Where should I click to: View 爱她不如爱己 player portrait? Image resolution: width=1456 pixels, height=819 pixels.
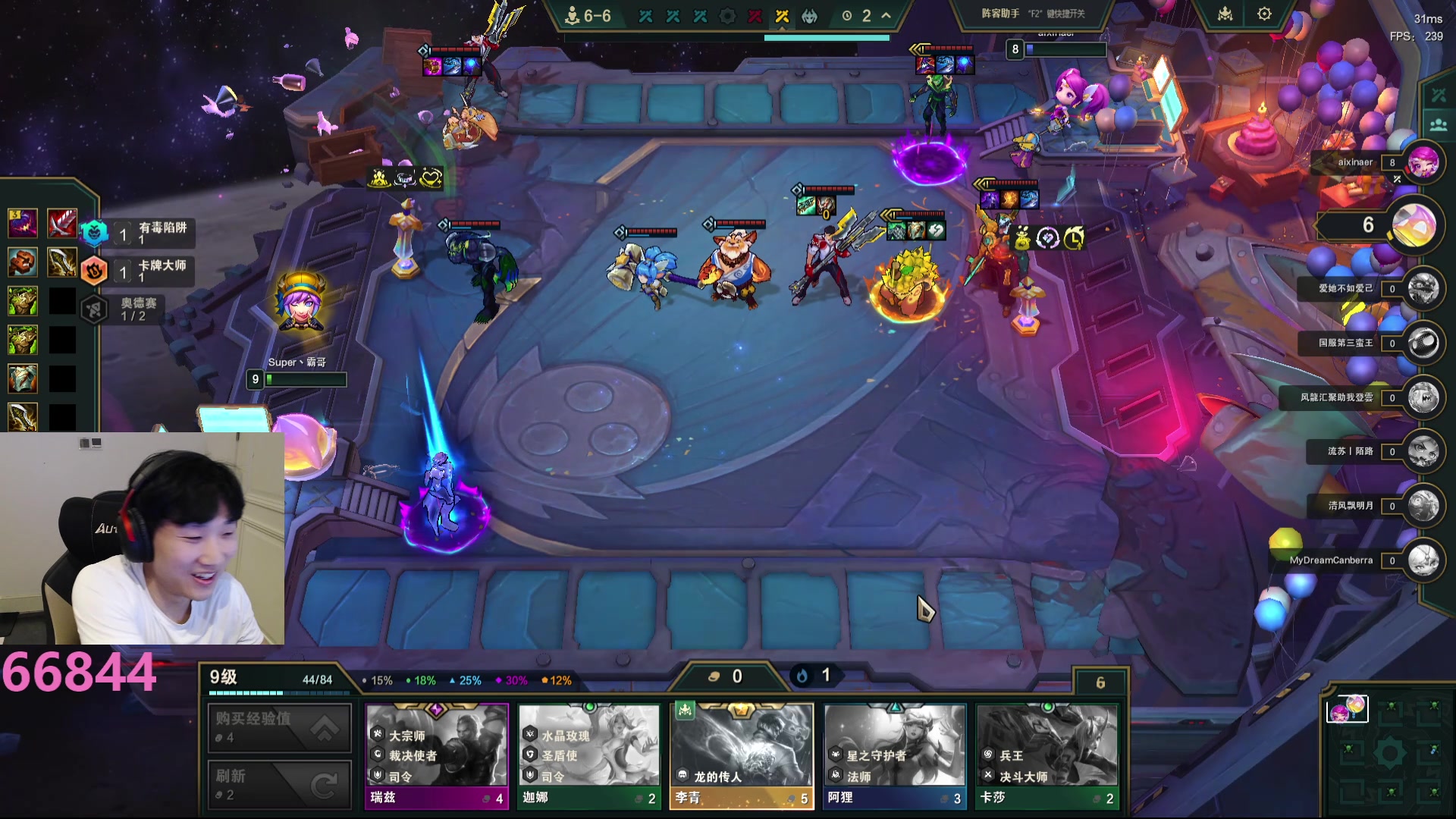click(x=1423, y=289)
